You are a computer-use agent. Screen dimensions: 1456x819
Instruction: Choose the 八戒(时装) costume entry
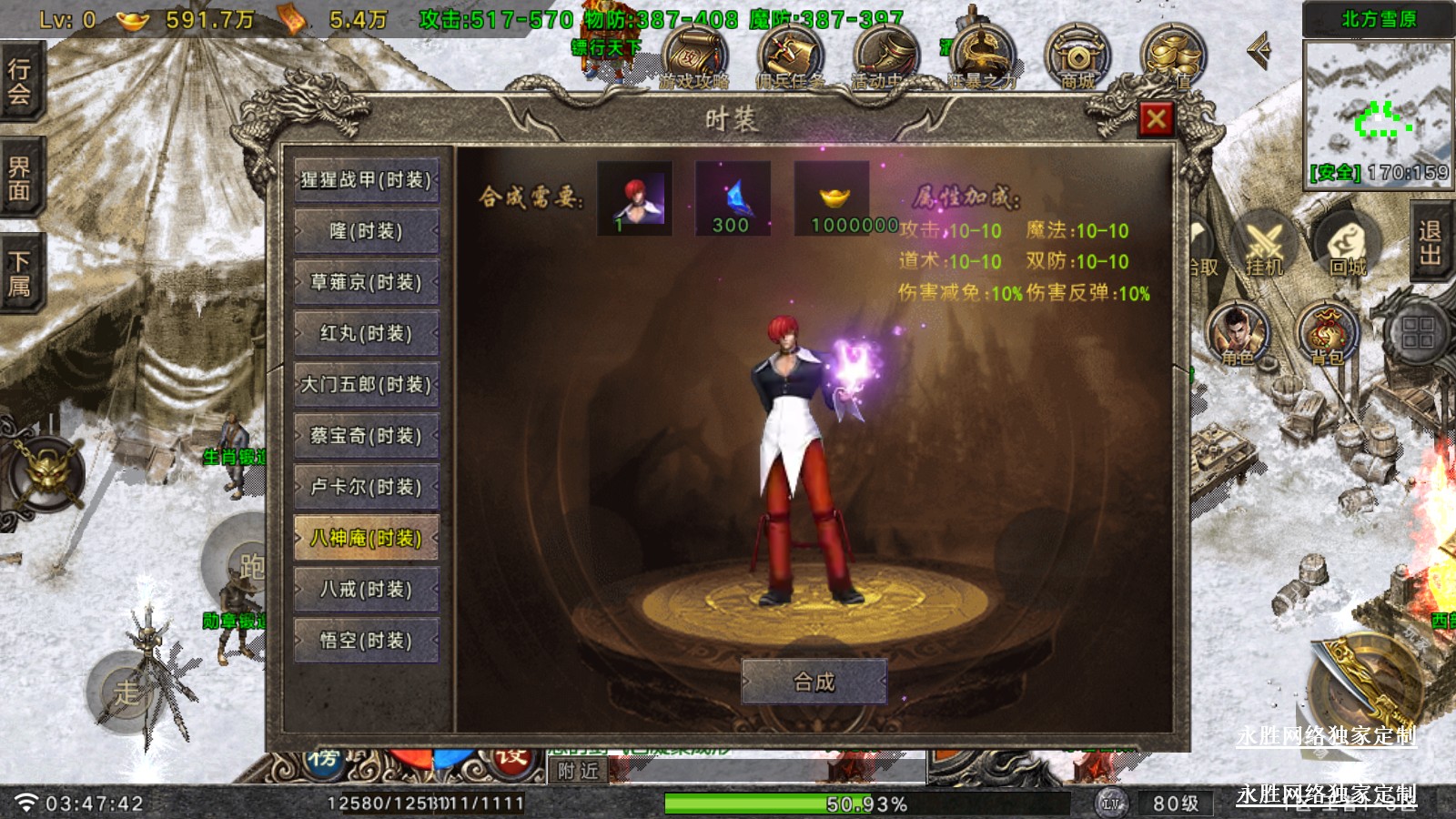(366, 590)
